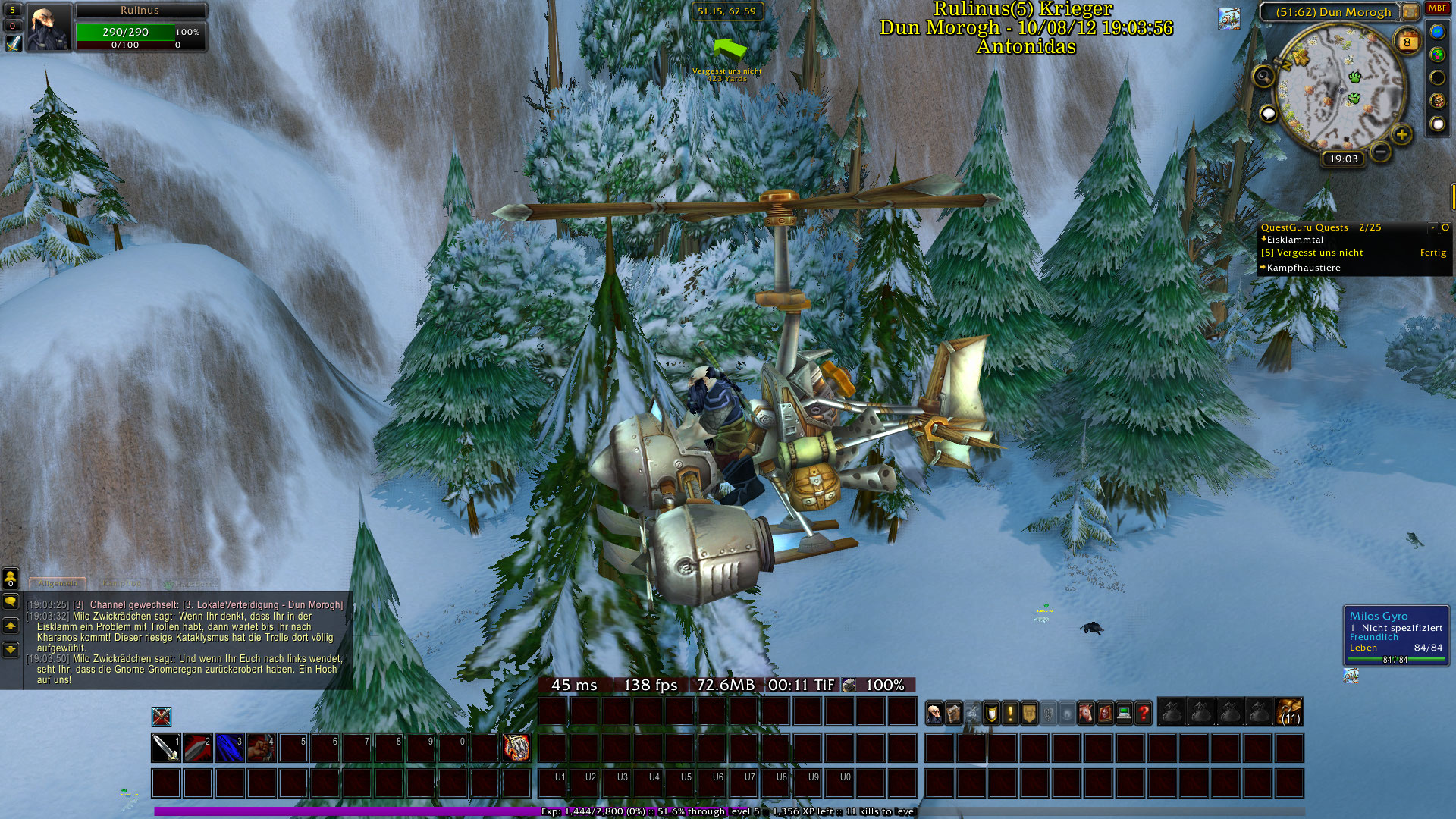Image resolution: width=1456 pixels, height=819 pixels.
Task: Switch to the Allgemein chat tab
Action: 58,584
